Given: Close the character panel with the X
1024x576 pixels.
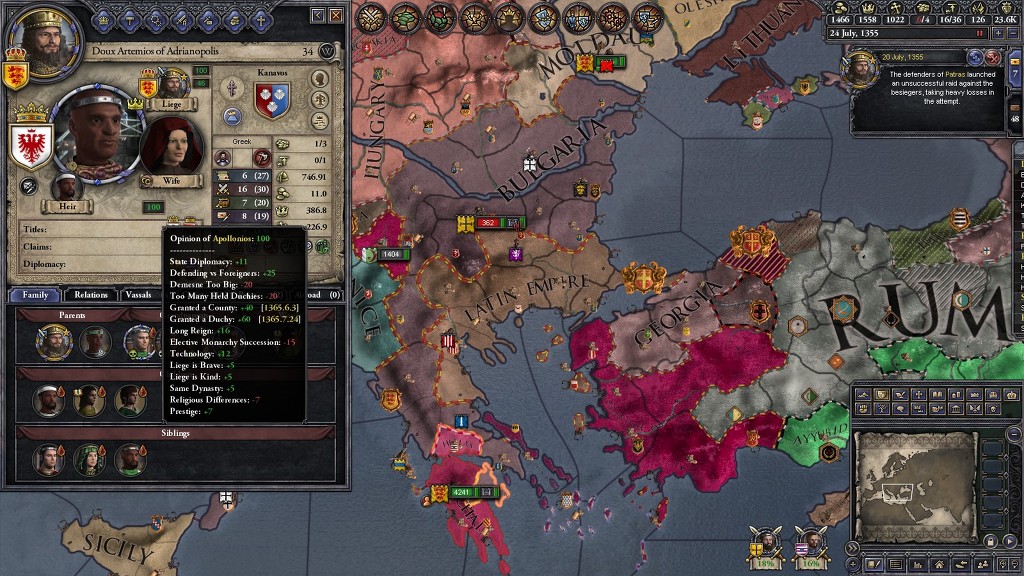Looking at the screenshot, I should (x=336, y=16).
